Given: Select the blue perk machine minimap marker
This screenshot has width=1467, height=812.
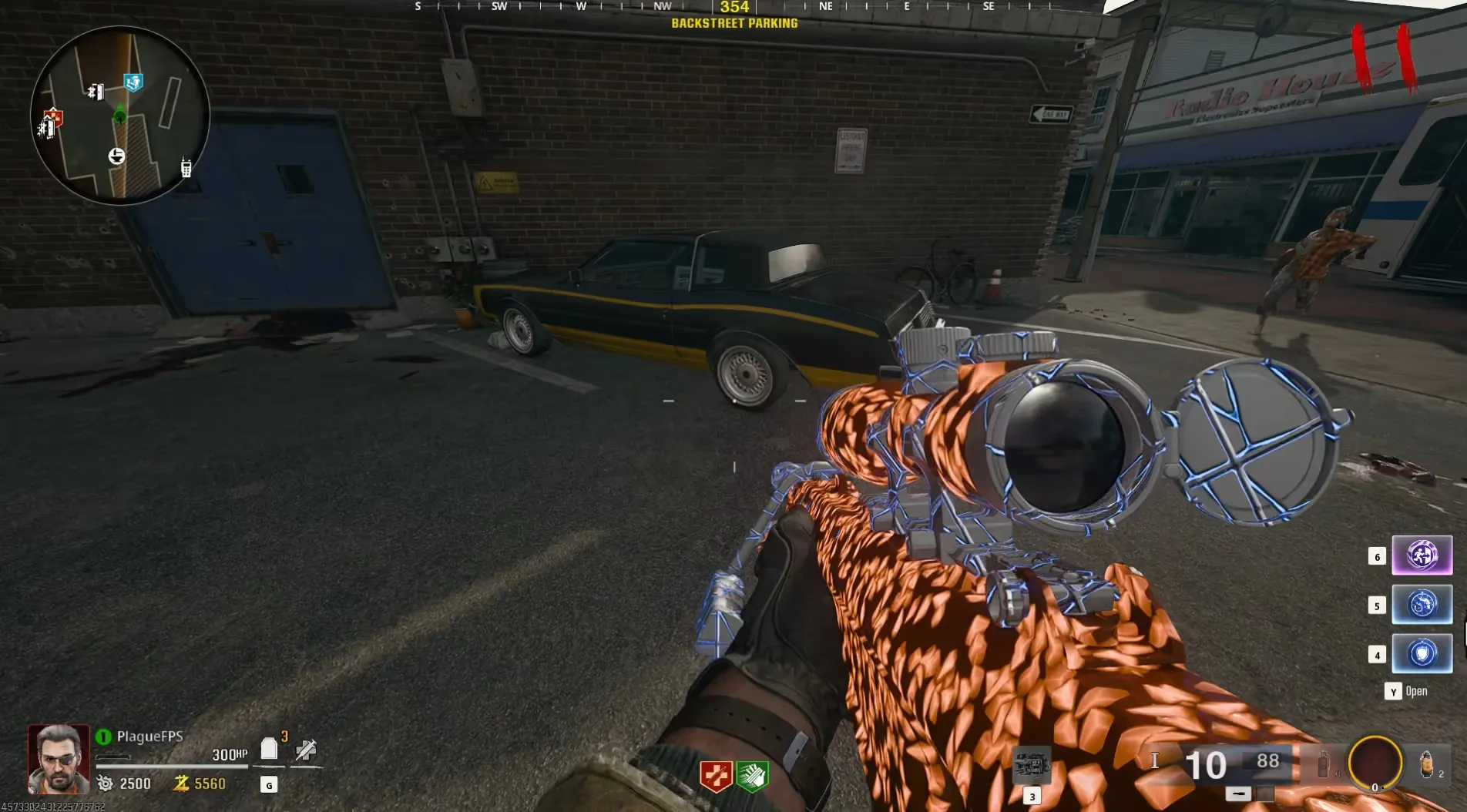Looking at the screenshot, I should (133, 82).
